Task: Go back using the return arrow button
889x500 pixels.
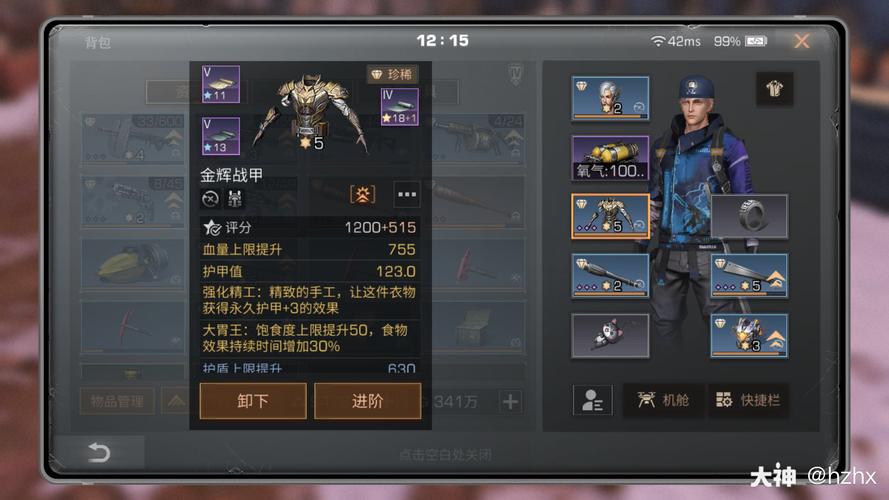Action: point(99,453)
